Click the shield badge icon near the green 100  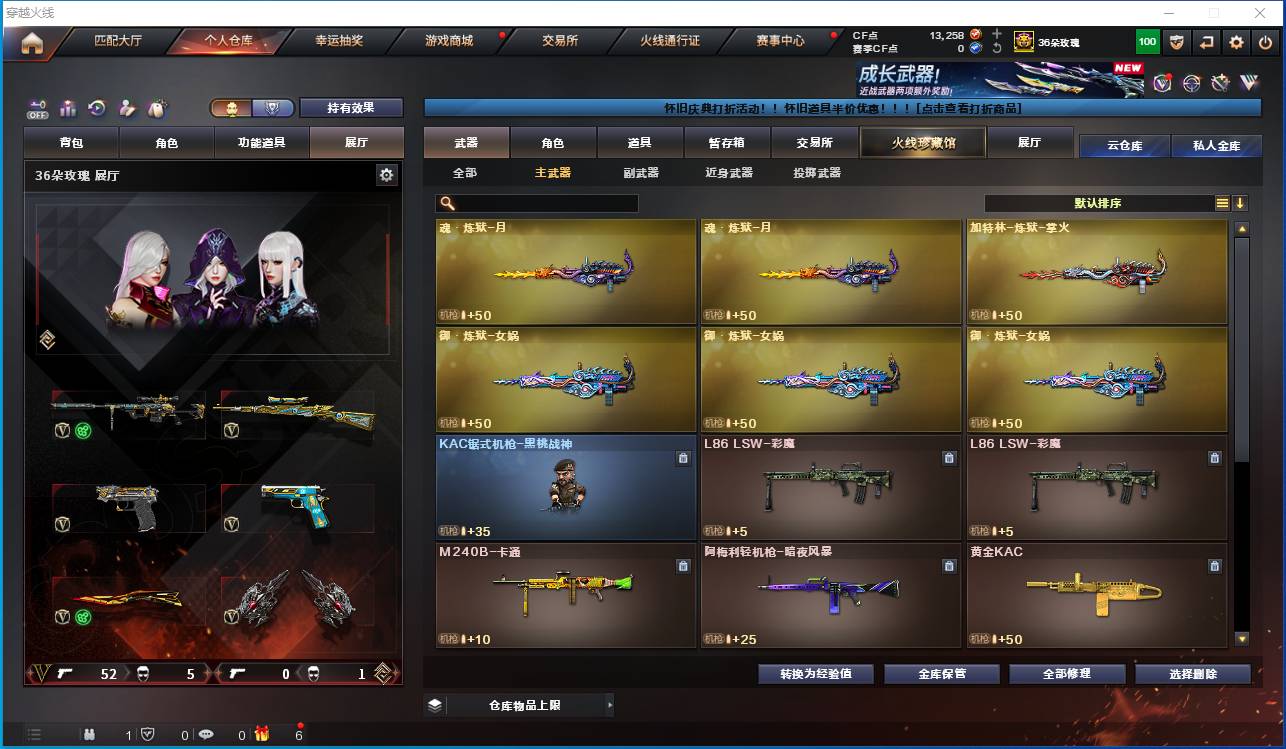1177,41
